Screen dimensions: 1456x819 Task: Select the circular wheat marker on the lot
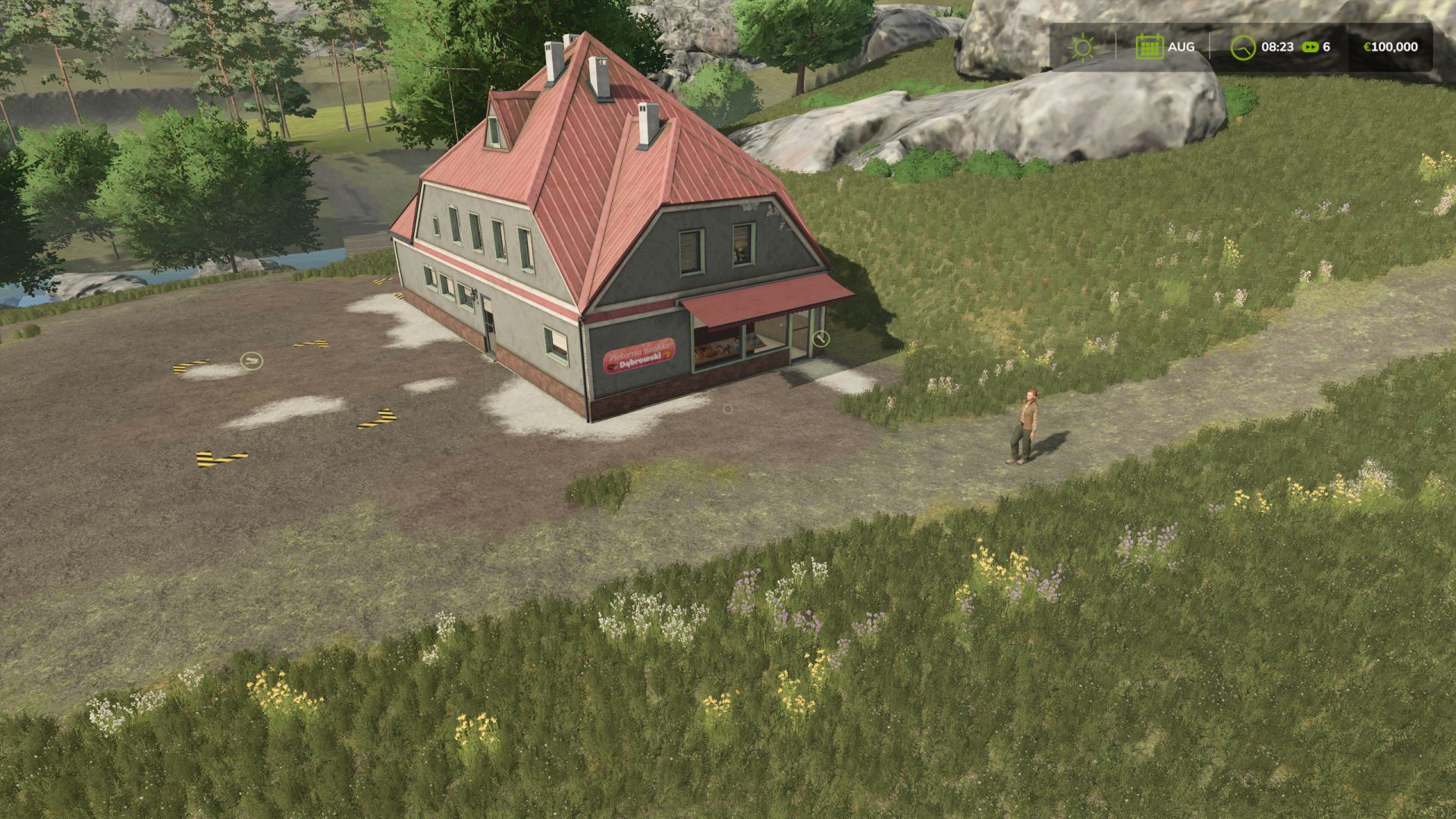click(x=252, y=360)
